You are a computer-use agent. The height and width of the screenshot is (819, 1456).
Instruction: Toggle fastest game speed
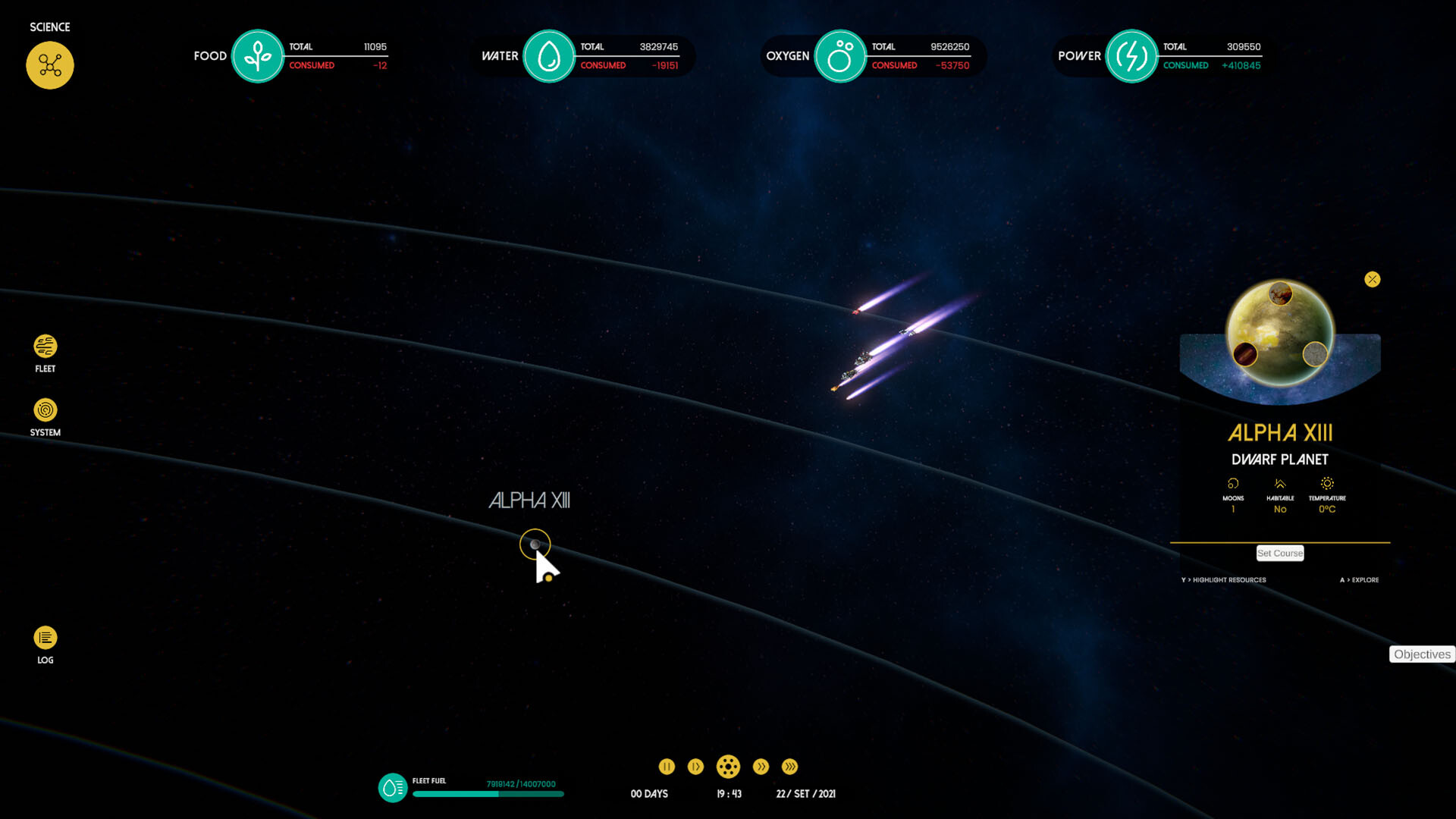(789, 767)
